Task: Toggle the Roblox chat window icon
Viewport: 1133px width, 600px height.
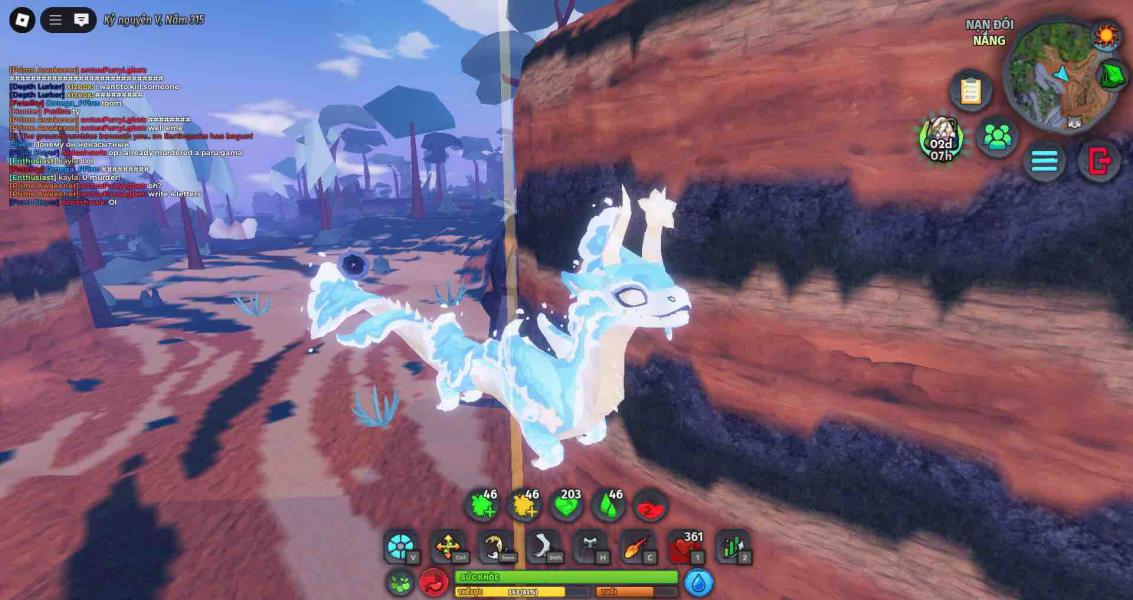Action: coord(82,19)
